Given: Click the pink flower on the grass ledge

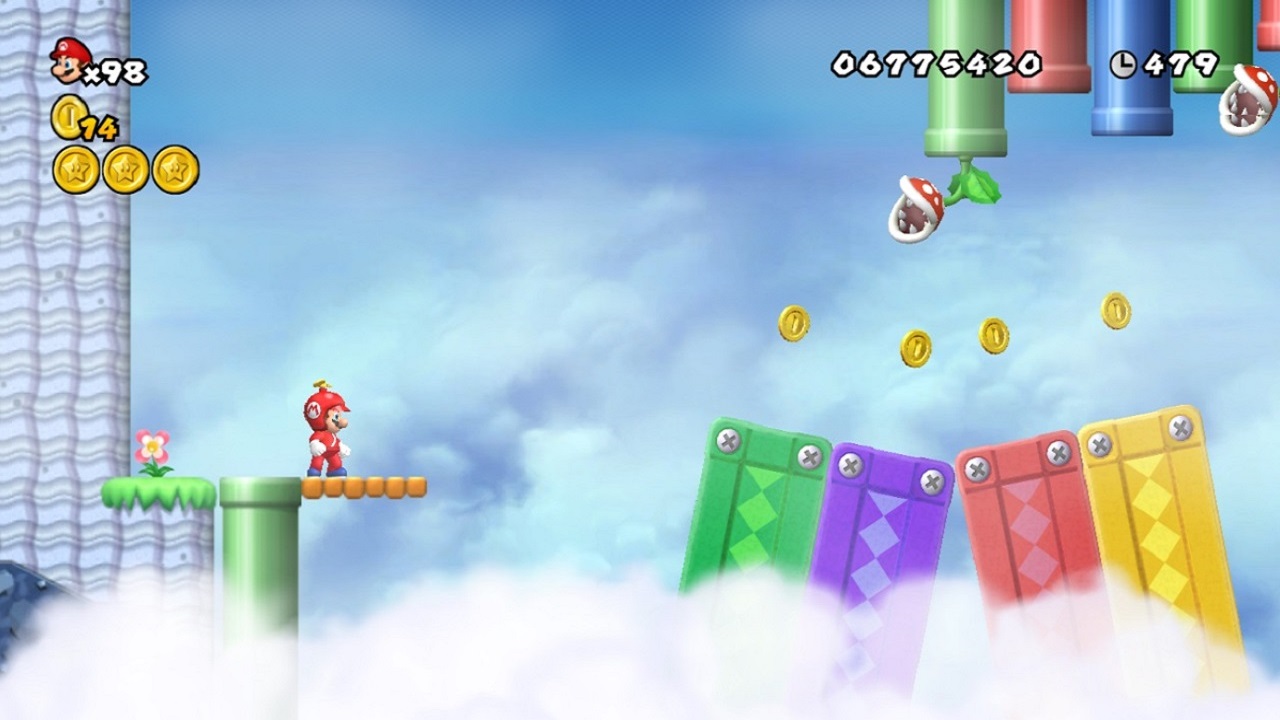Looking at the screenshot, I should 150,448.
